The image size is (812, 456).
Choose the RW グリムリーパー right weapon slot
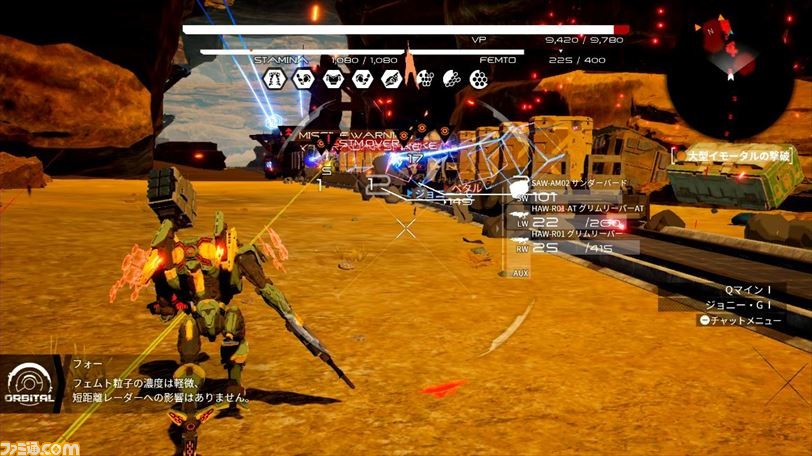click(x=577, y=241)
